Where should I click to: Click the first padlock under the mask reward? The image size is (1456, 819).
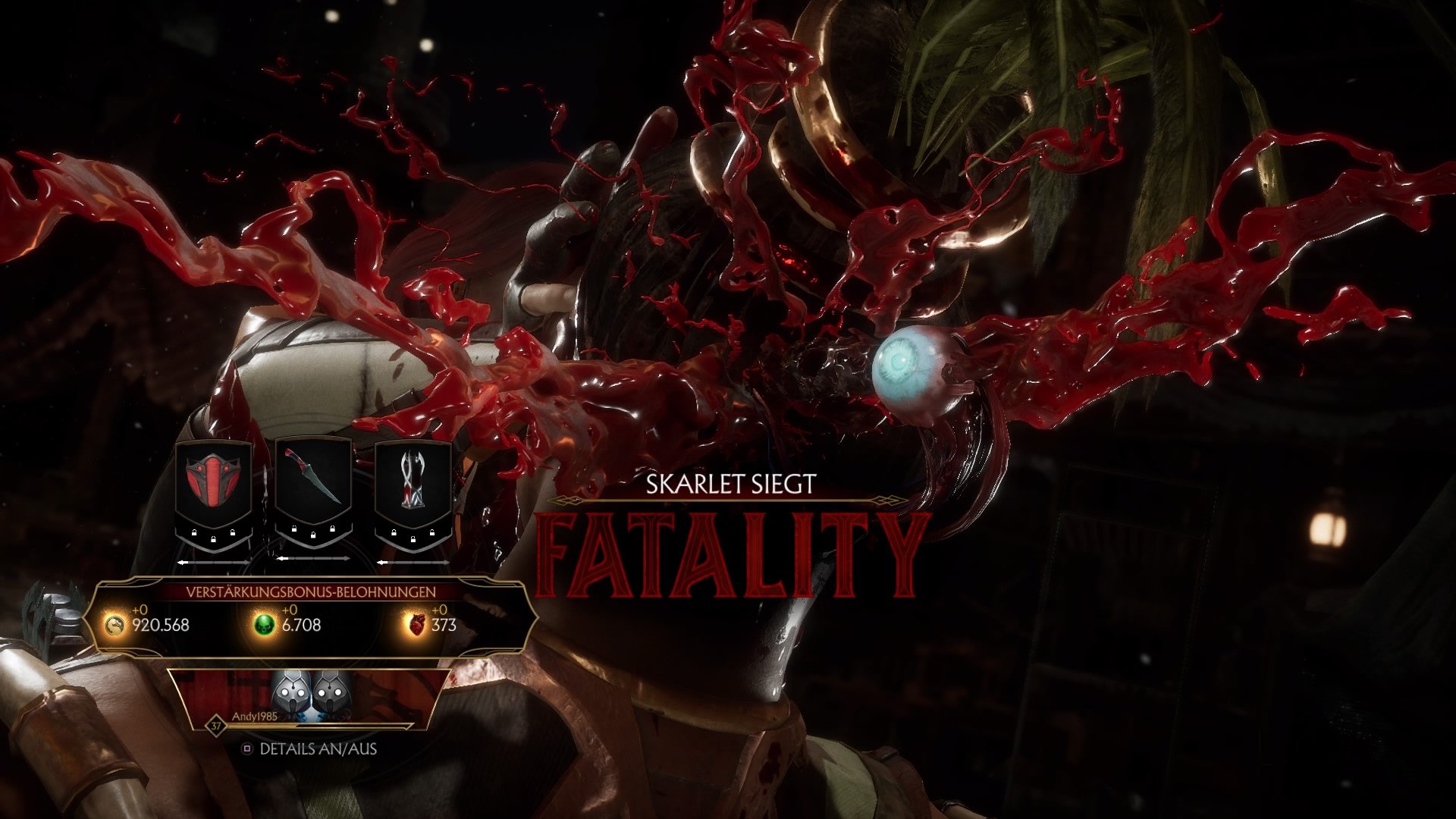193,531
